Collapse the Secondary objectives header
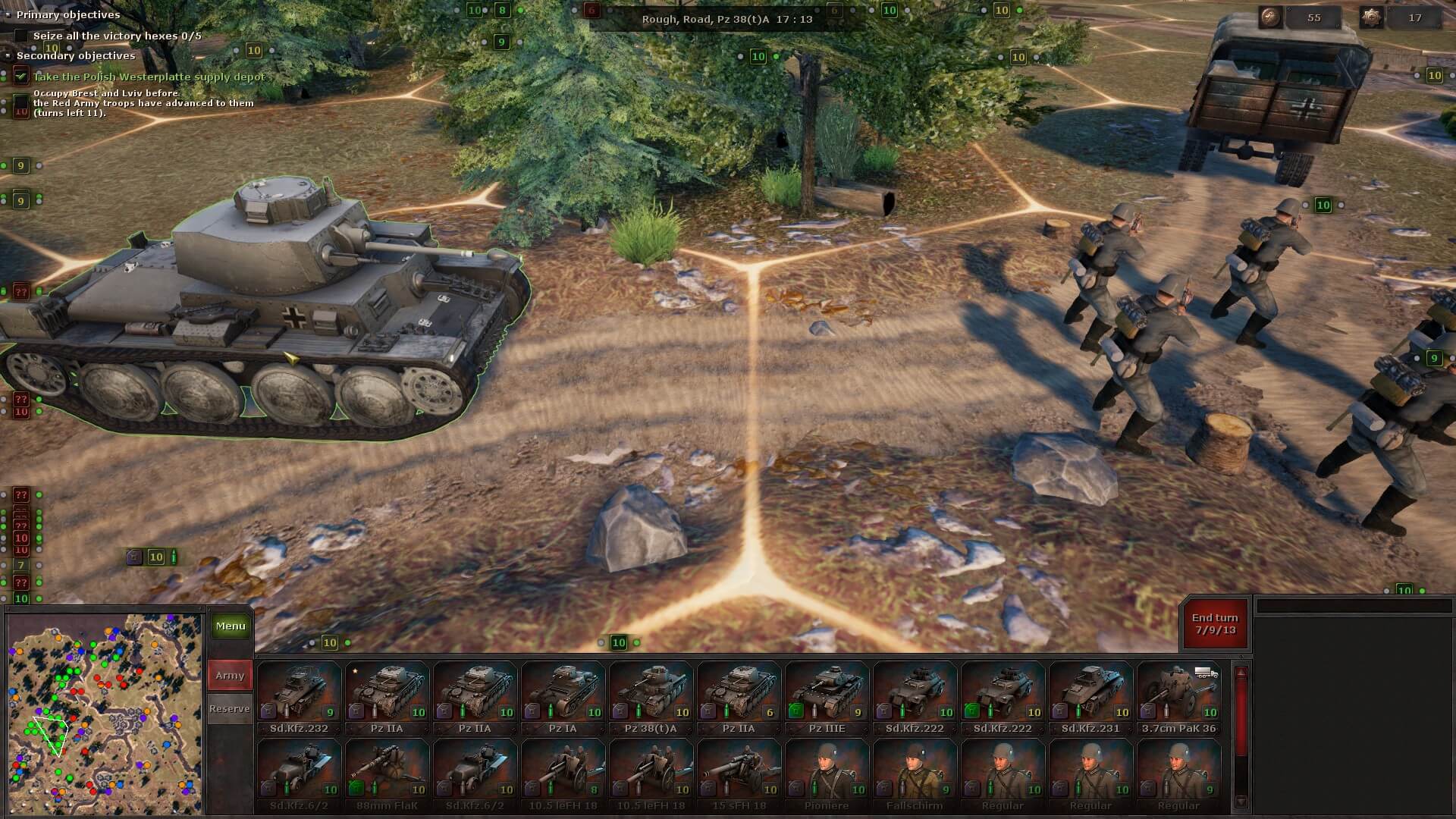 click(9, 55)
